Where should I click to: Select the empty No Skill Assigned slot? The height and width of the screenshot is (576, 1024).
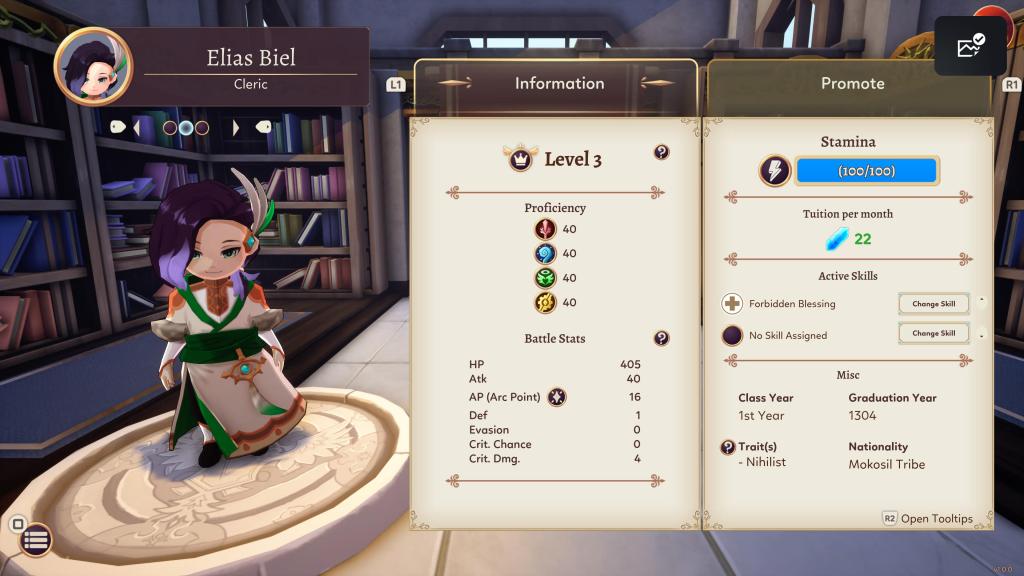point(733,335)
